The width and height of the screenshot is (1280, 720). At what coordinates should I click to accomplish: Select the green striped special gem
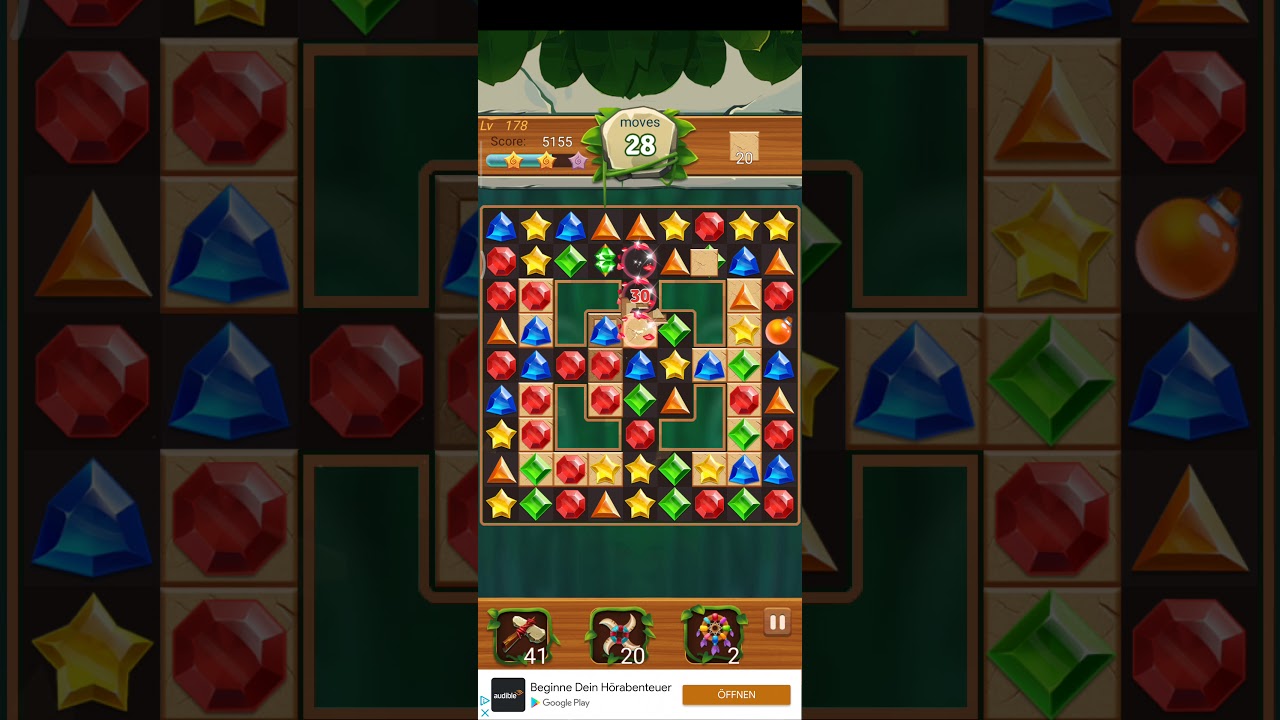[605, 261]
